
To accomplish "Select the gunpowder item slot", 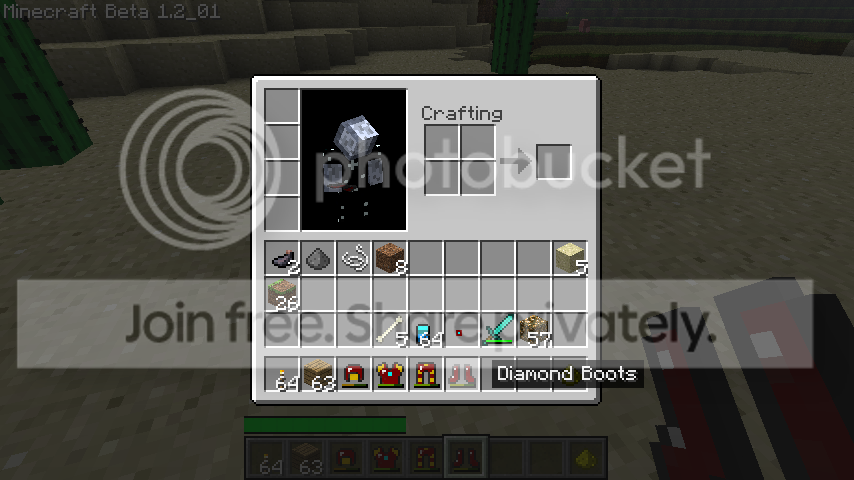I will tap(319, 260).
